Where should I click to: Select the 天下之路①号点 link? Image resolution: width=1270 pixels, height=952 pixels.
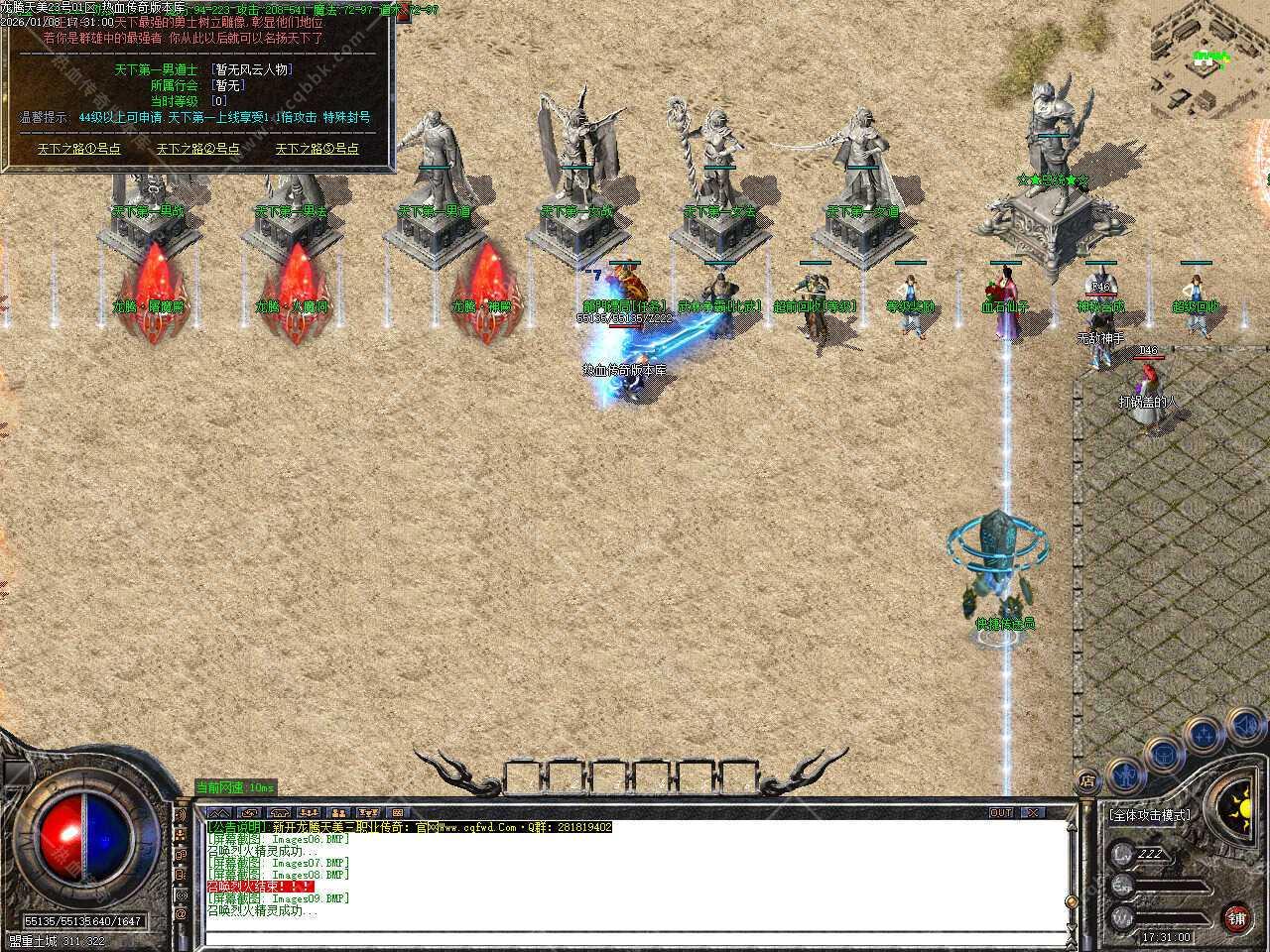pyautogui.click(x=79, y=149)
